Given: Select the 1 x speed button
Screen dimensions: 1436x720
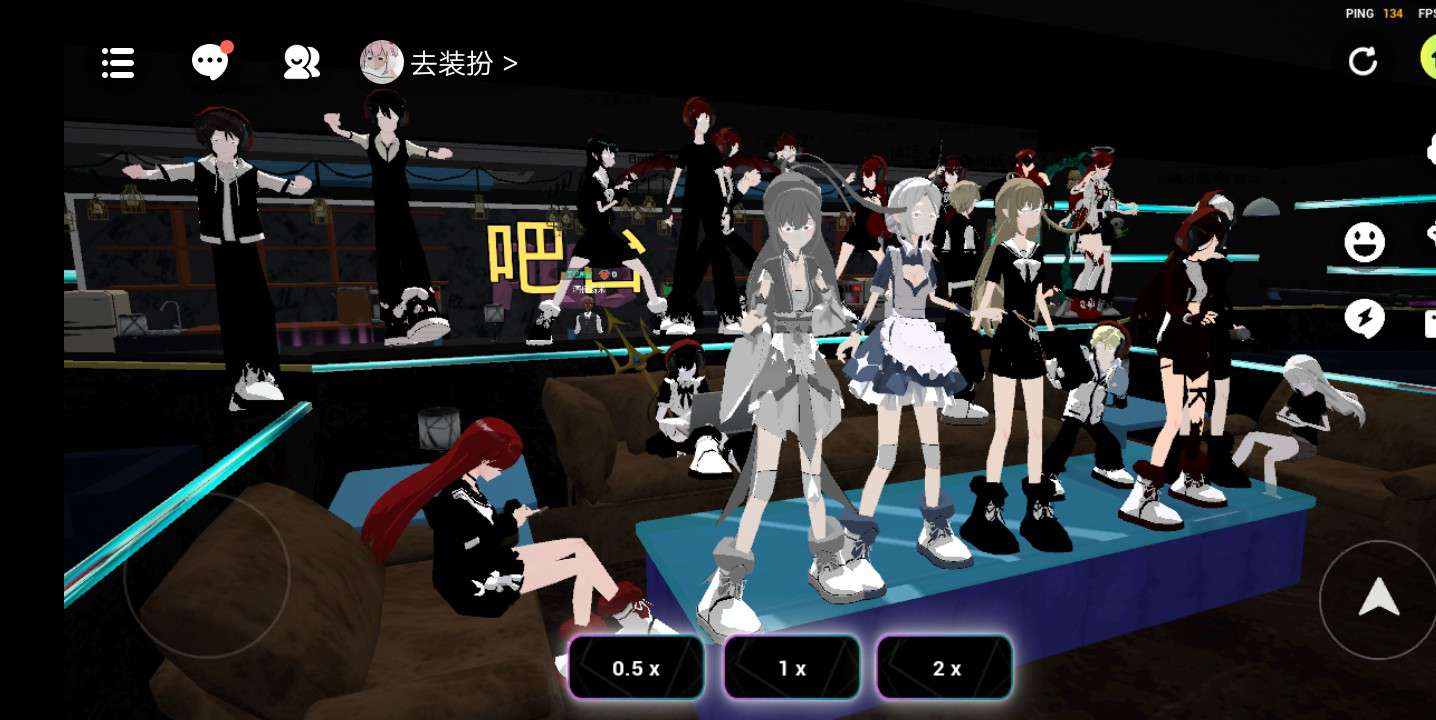Looking at the screenshot, I should pyautogui.click(x=792, y=668).
